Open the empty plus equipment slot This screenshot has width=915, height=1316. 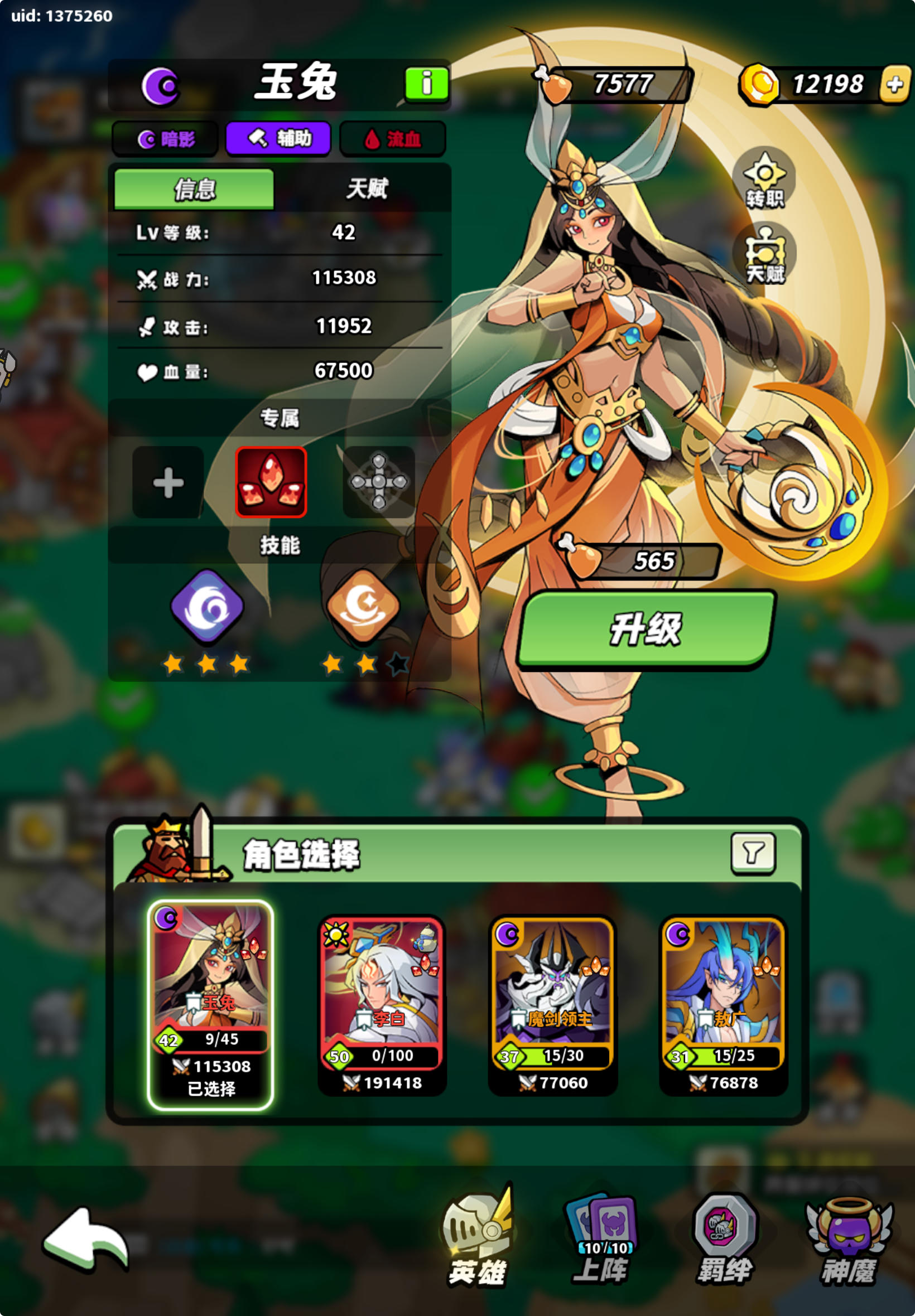167,484
